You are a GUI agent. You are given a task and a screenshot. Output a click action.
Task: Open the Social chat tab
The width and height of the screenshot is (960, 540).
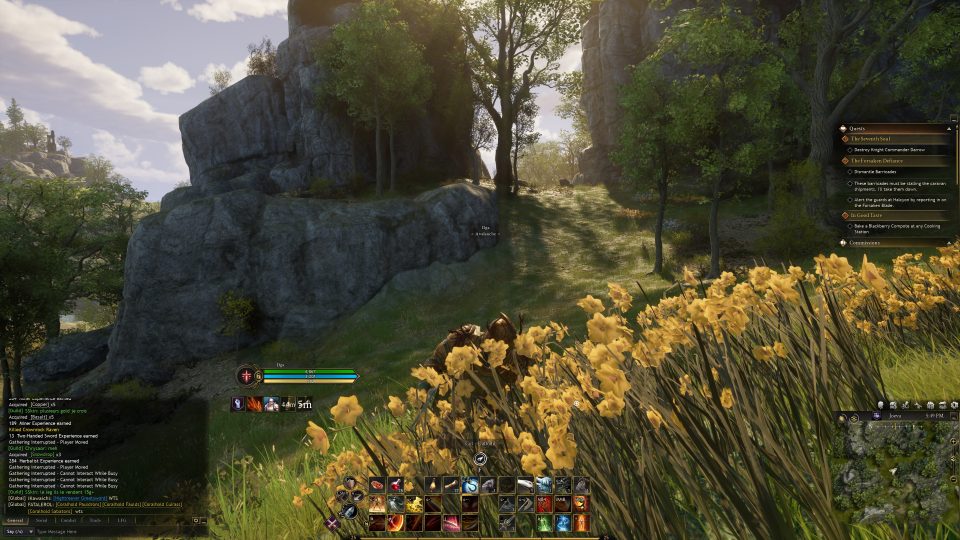coord(41,520)
